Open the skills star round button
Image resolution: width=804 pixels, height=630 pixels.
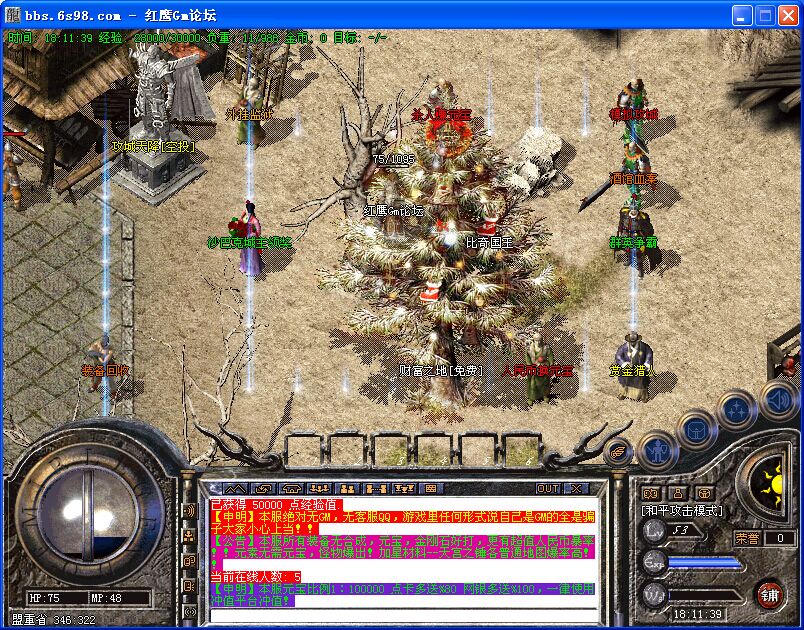(737, 408)
